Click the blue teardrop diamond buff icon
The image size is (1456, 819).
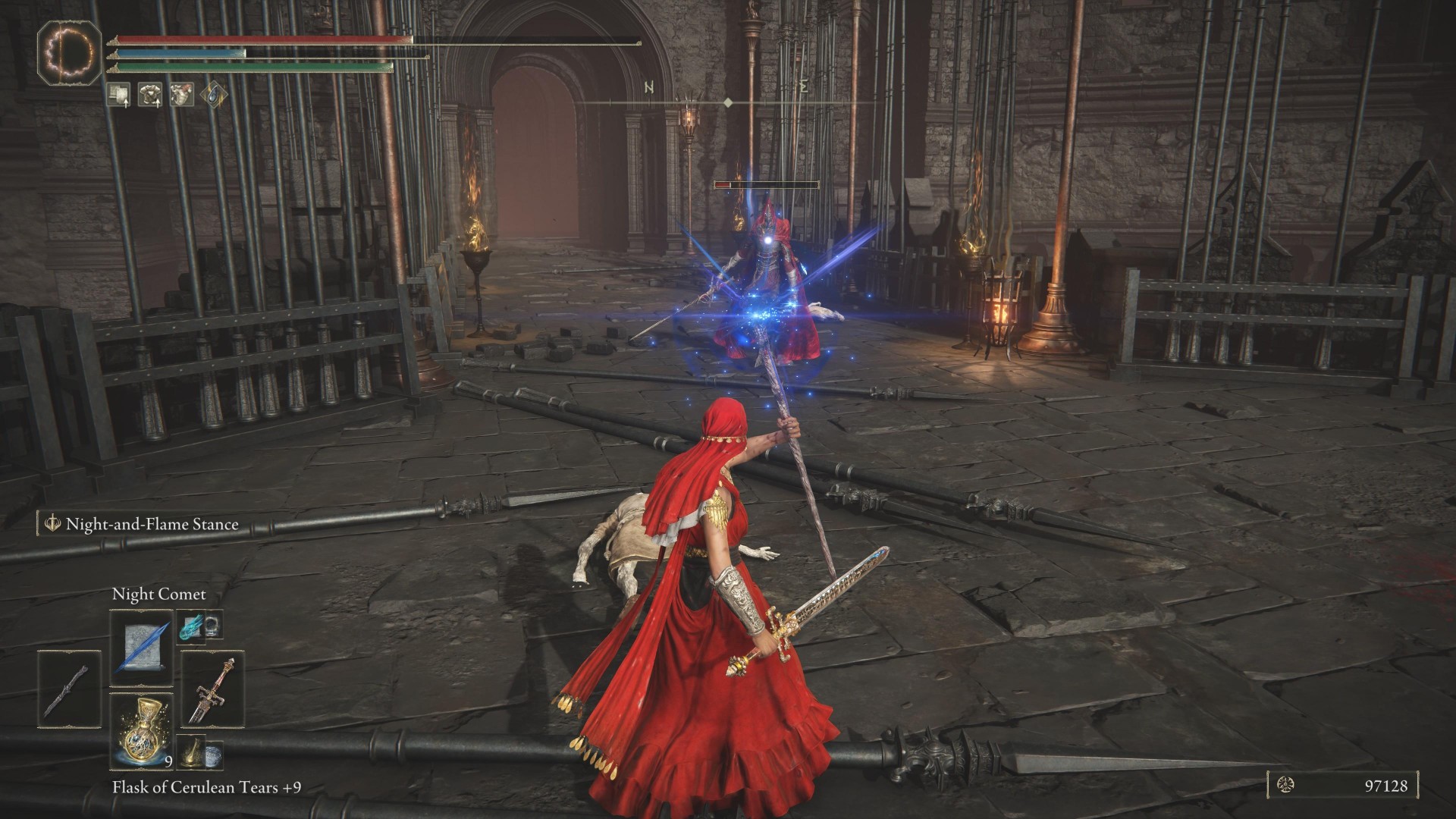coord(214,94)
